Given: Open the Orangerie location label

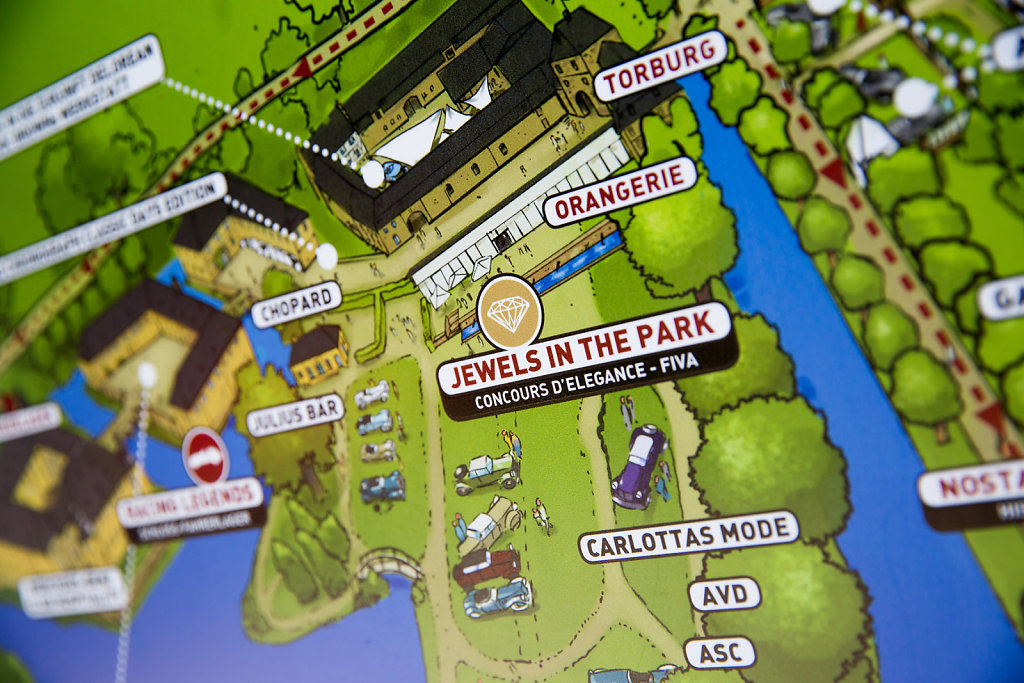Looking at the screenshot, I should point(620,191).
